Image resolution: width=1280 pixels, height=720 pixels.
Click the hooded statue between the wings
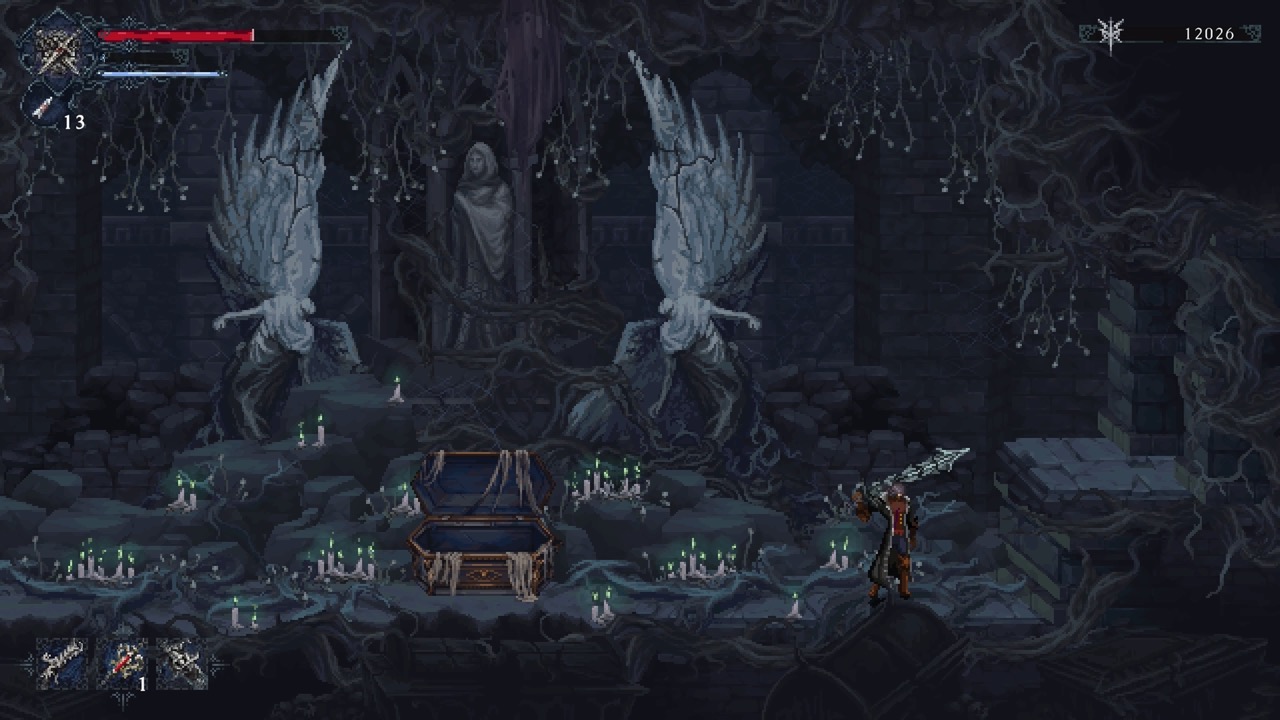pos(485,210)
